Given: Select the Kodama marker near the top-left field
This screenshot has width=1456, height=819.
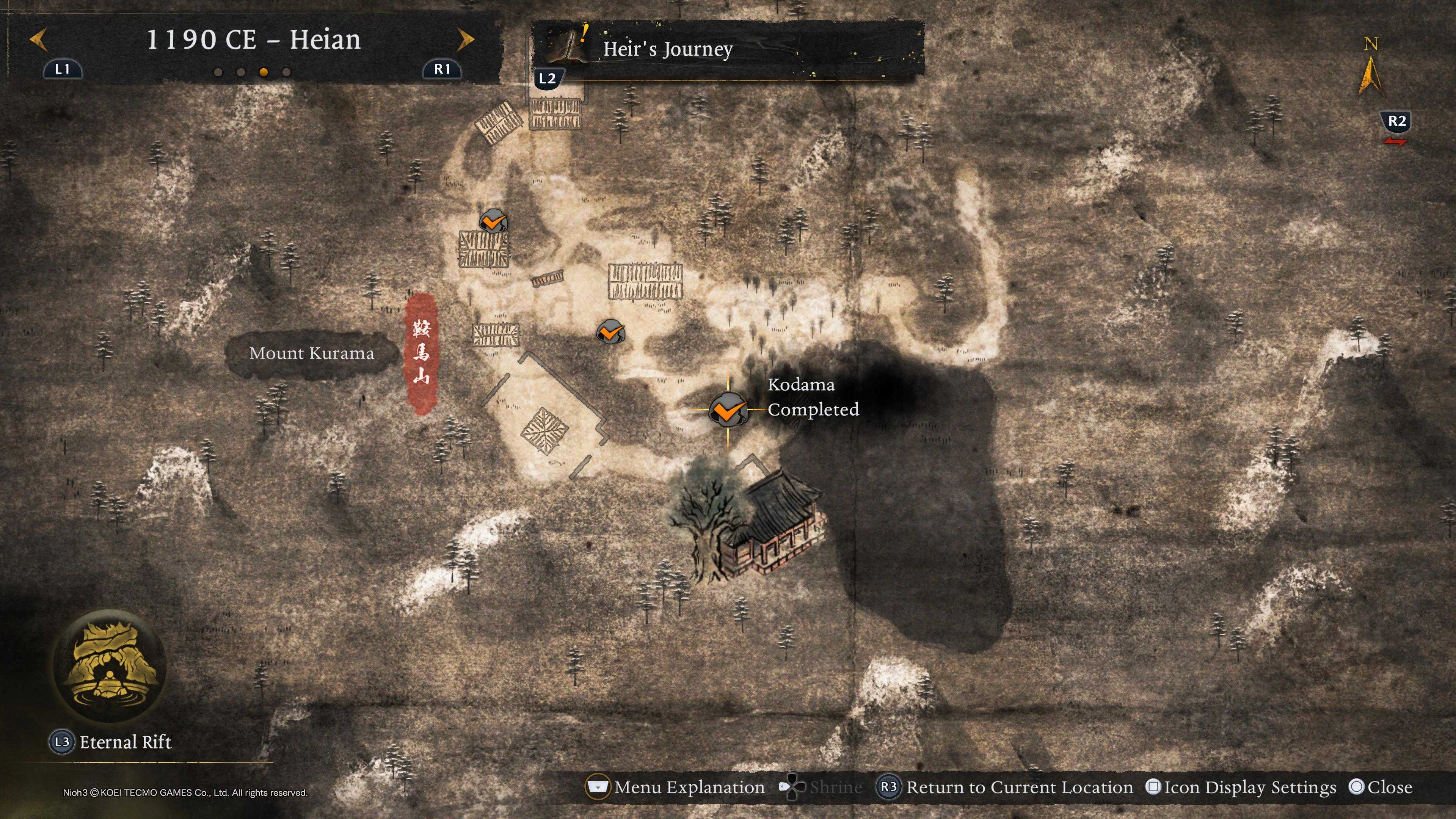Looking at the screenshot, I should (493, 221).
